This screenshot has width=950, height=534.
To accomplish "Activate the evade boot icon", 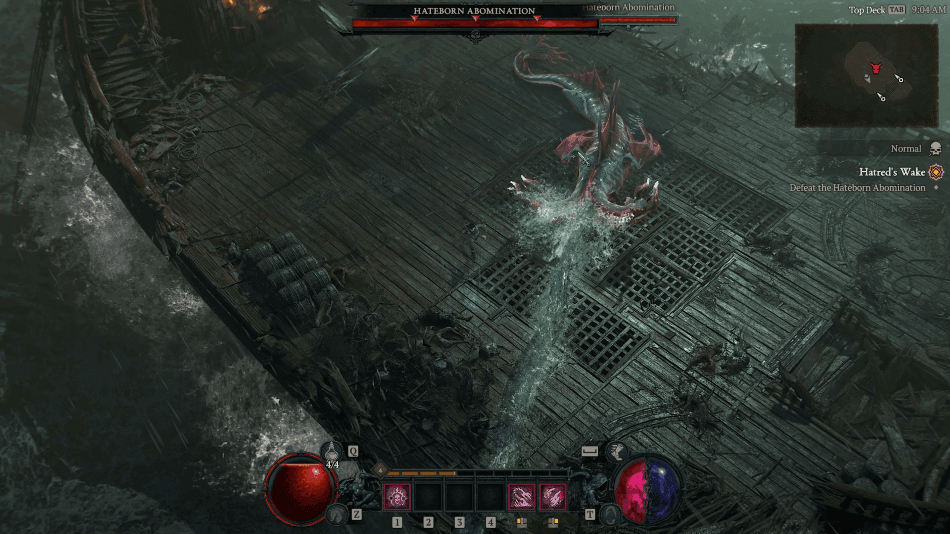I will point(617,452).
